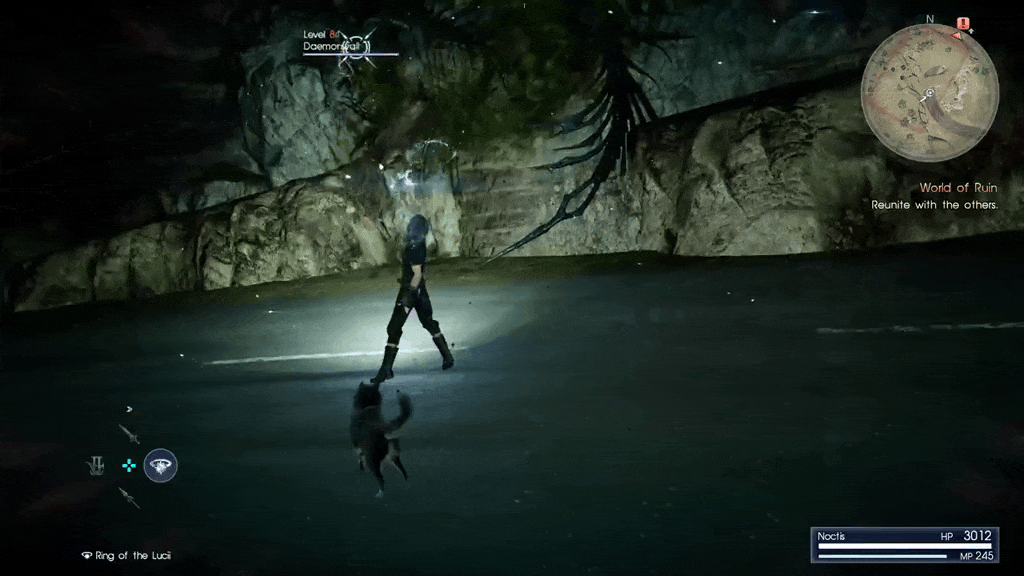1024x576 pixels.
Task: Select the Daemon target lock-on reticle
Action: (354, 49)
